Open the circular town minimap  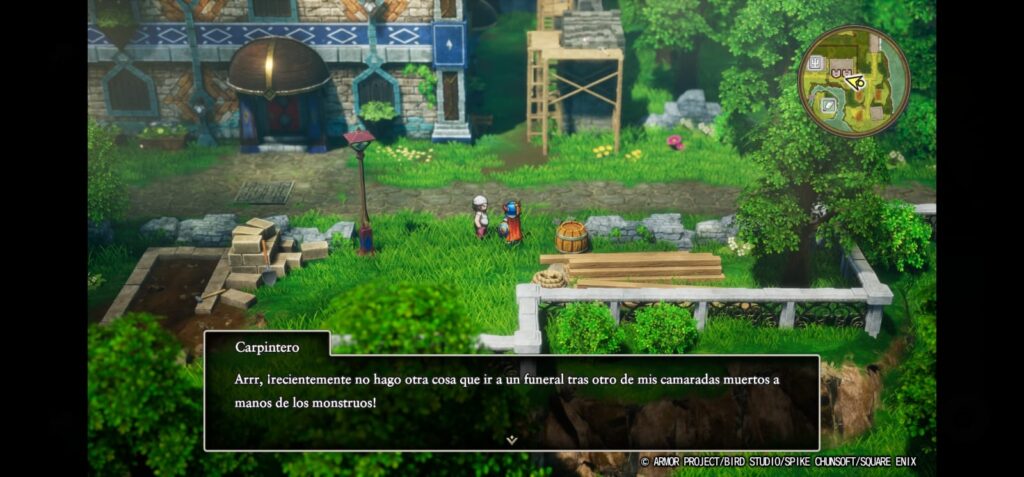click(x=853, y=81)
